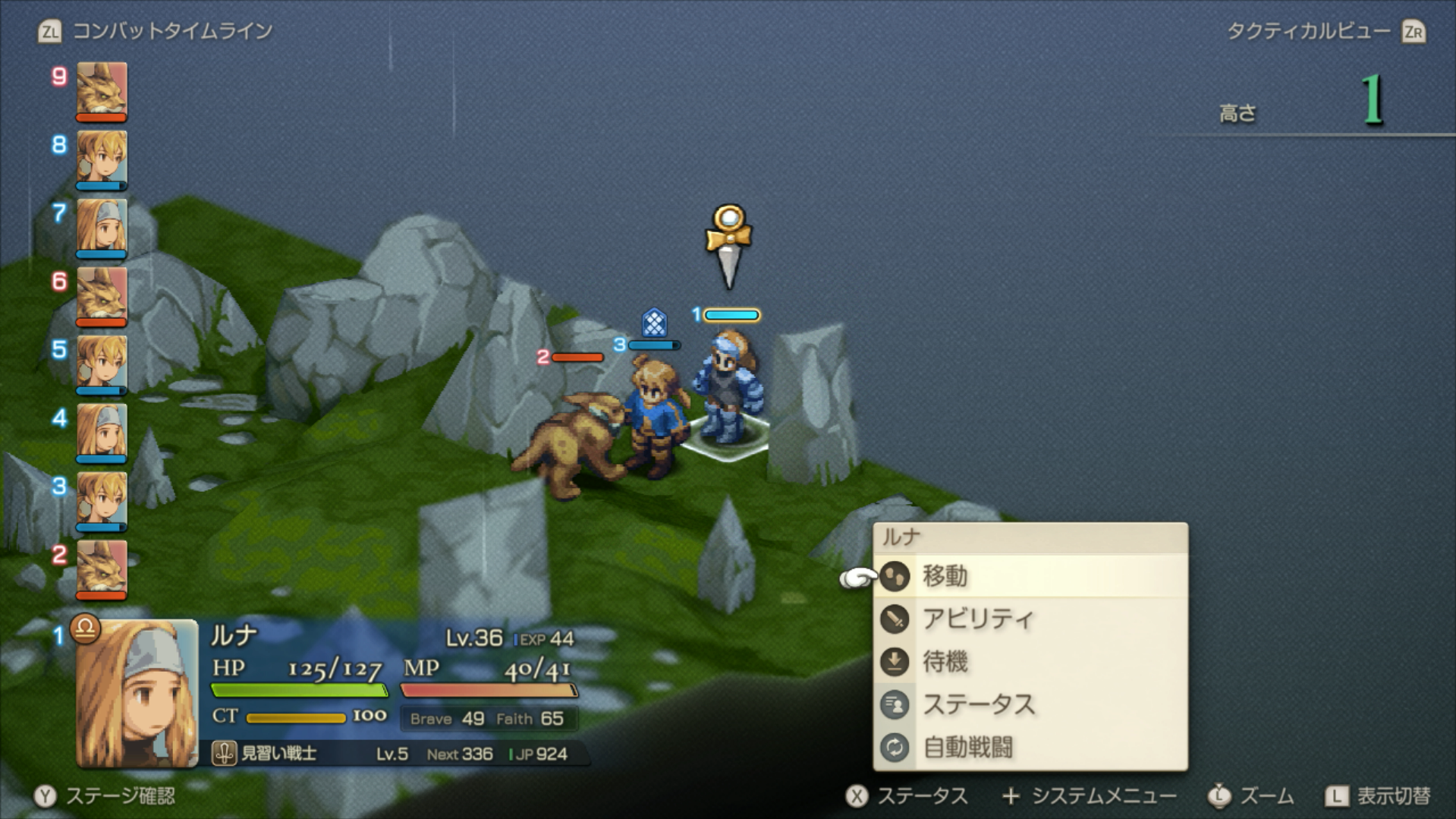1456x819 pixels.
Task: Select turn 5 blonde unit portrait
Action: click(x=102, y=364)
